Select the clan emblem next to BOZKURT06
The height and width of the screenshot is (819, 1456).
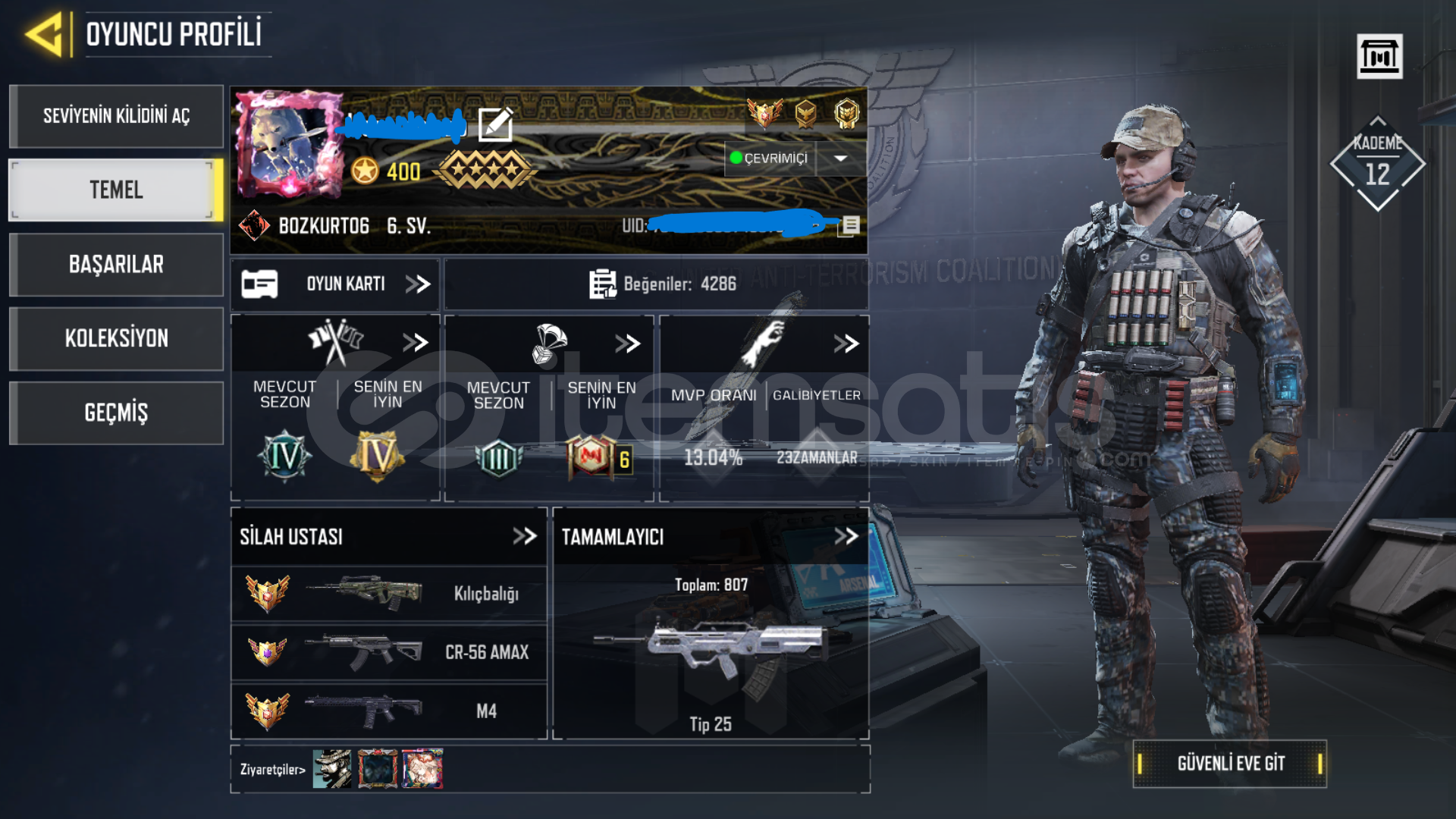point(257,224)
